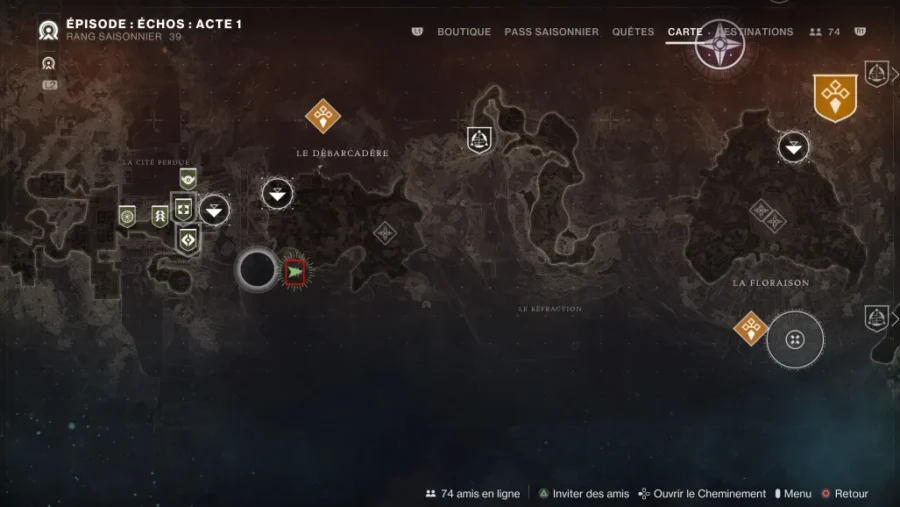Choose the Le Débarcadère landing zone marker
Image resolution: width=900 pixels, height=507 pixels.
pos(277,193)
